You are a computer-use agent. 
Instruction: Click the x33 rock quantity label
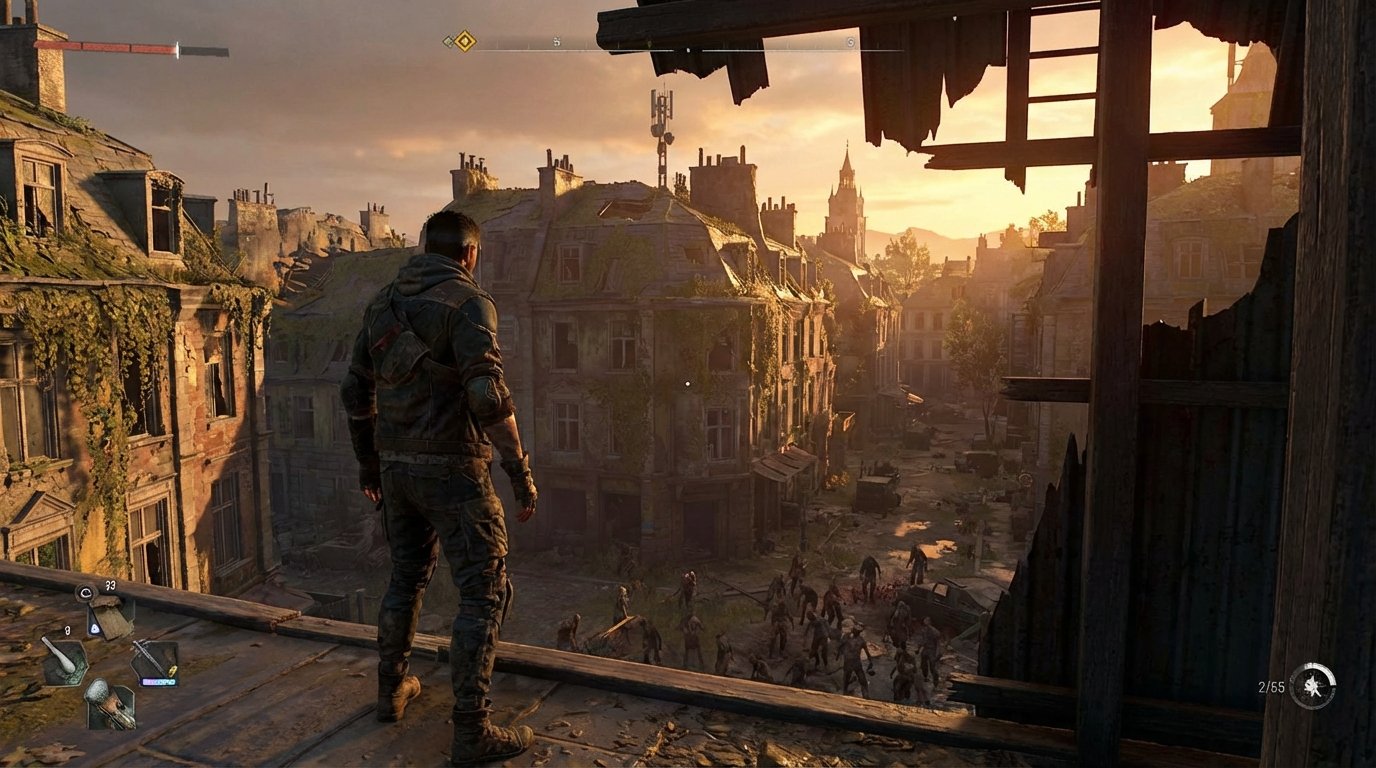click(110, 585)
